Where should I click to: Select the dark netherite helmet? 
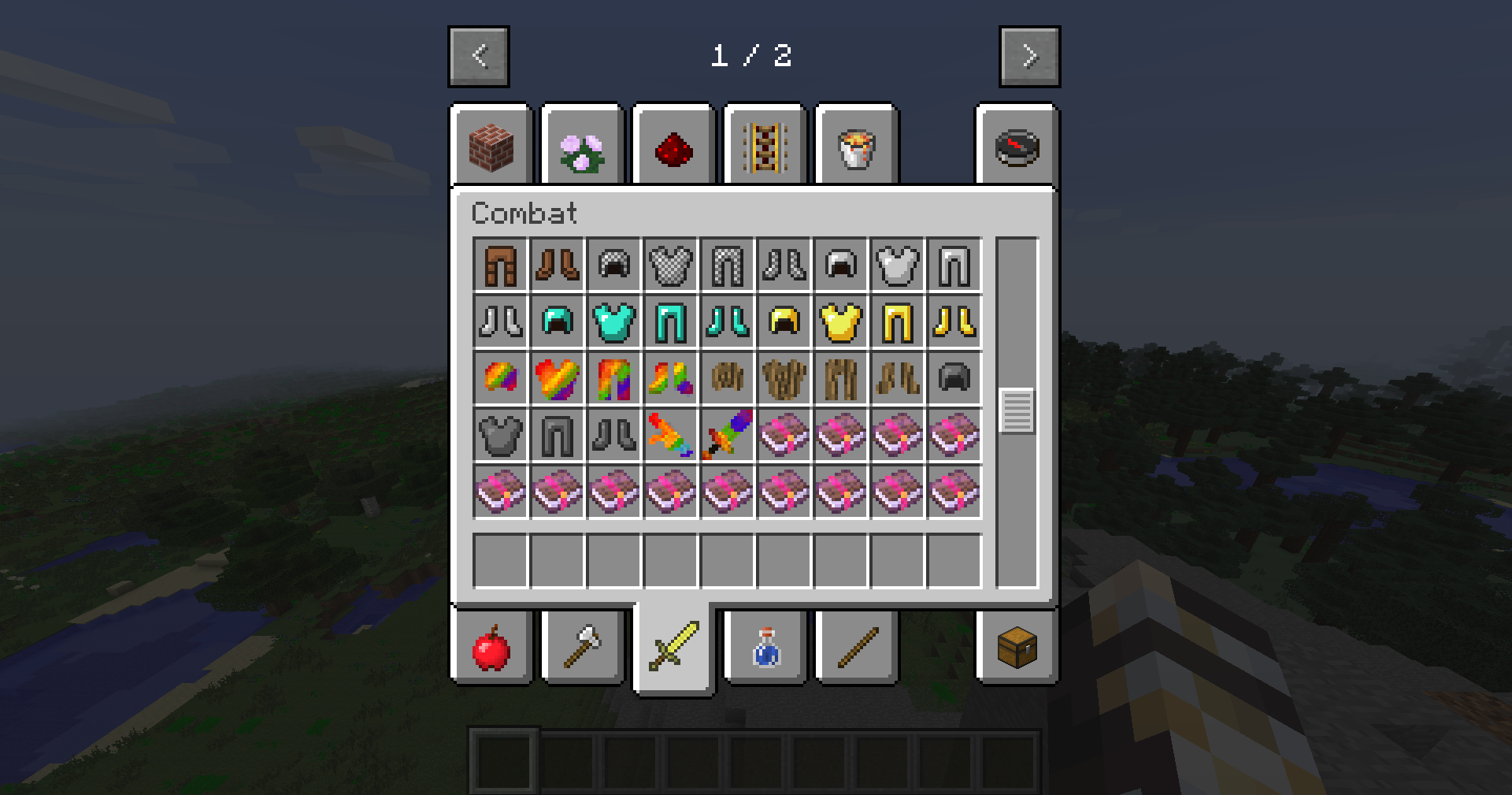click(954, 378)
